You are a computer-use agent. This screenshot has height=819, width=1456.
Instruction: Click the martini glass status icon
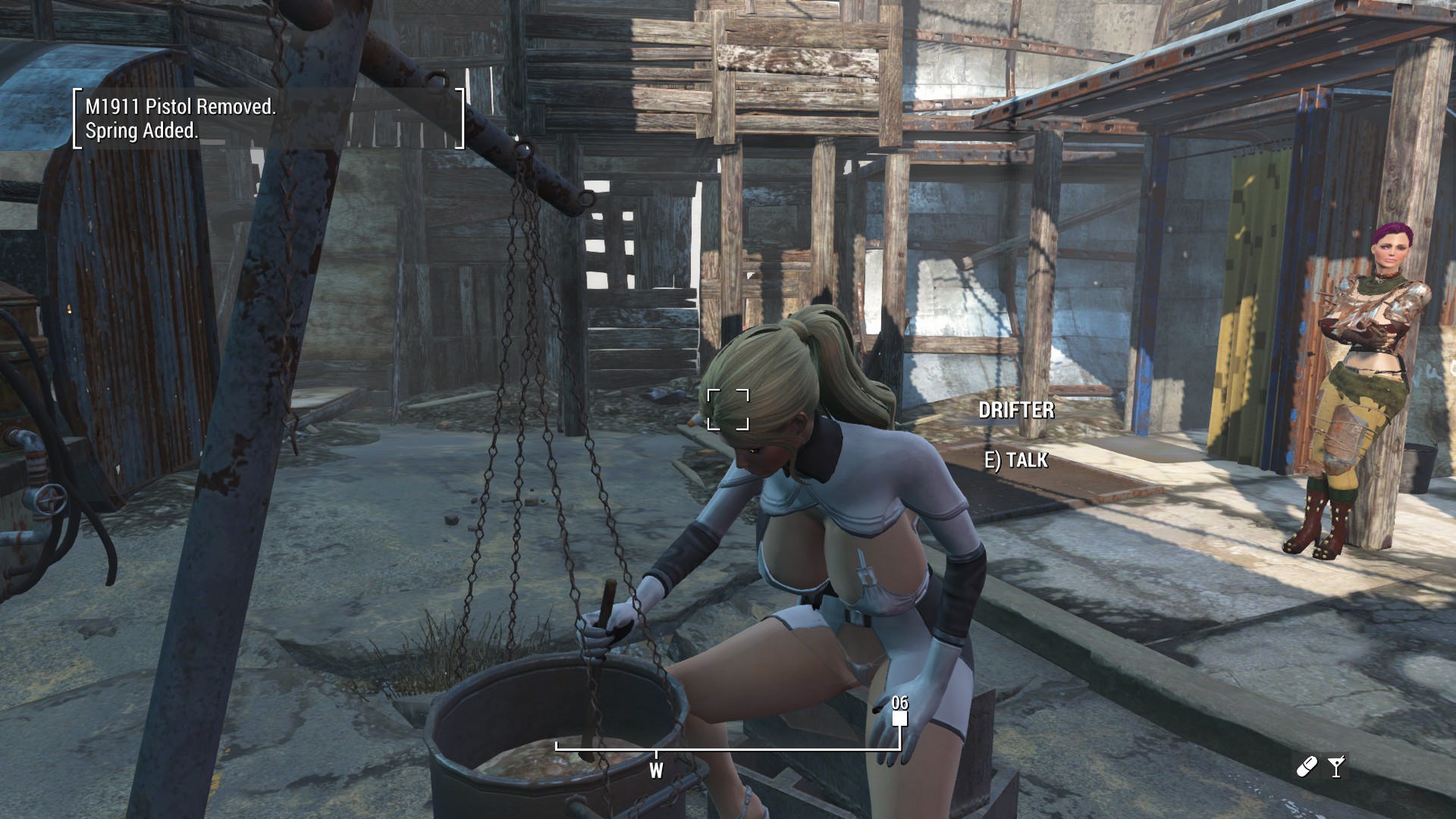tap(1336, 767)
